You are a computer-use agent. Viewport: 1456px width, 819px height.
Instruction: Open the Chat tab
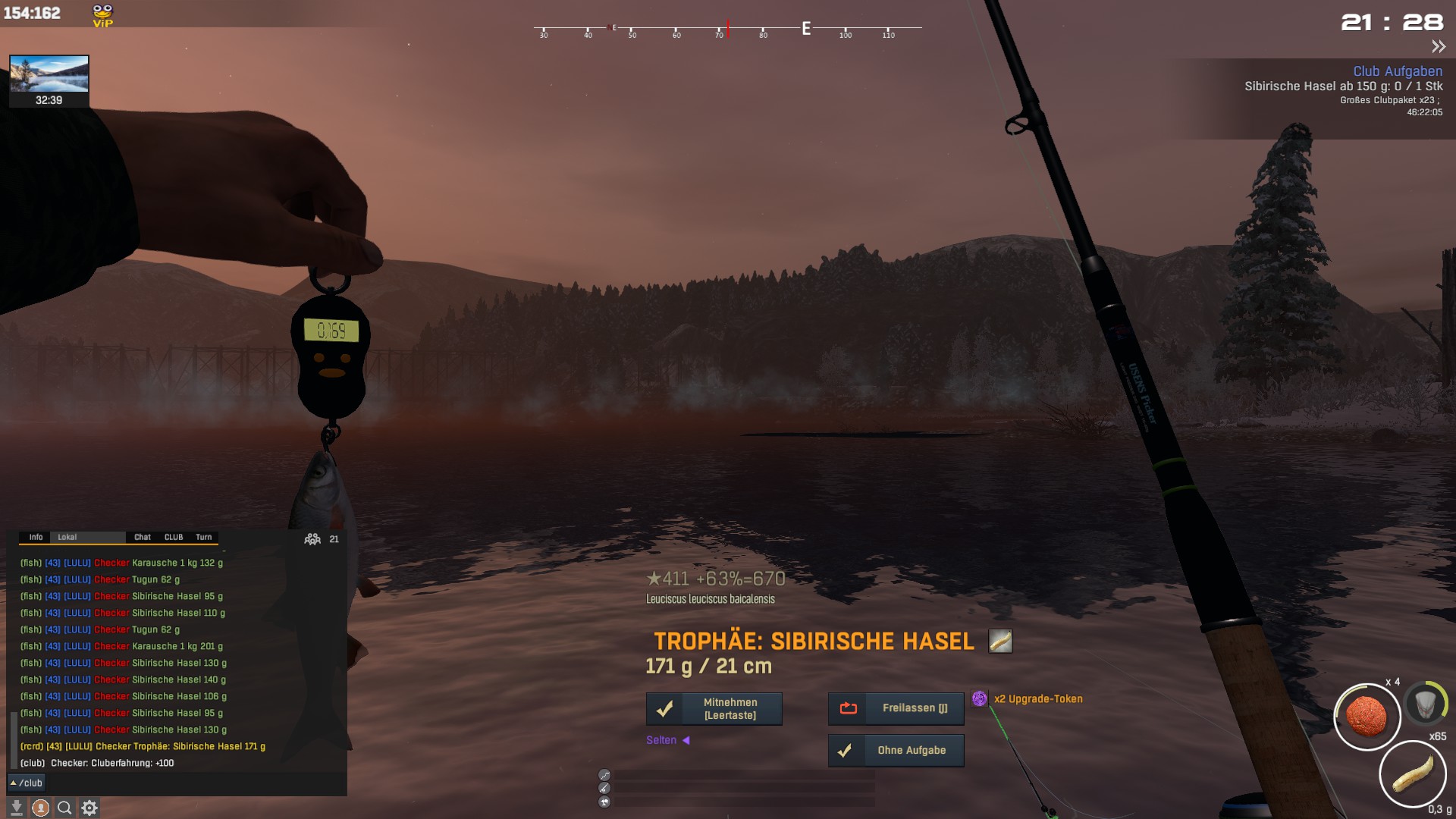click(x=143, y=537)
